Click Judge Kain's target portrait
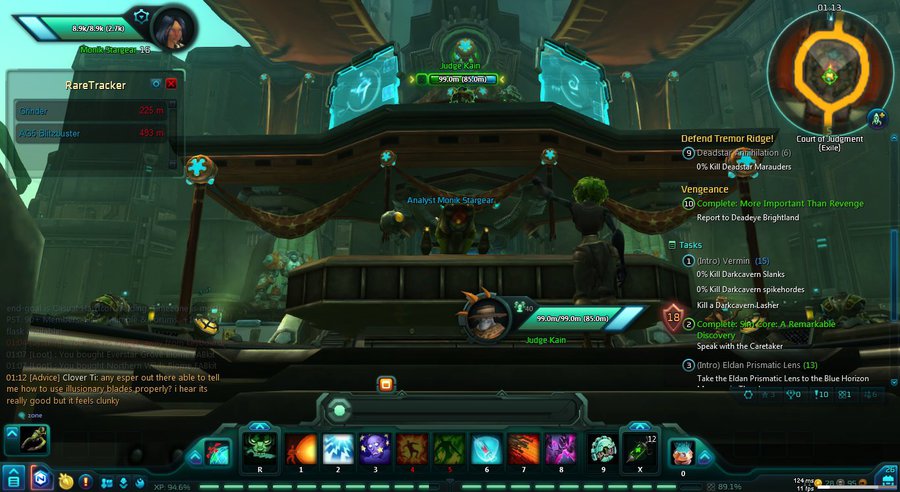This screenshot has height=492, width=900. point(482,317)
